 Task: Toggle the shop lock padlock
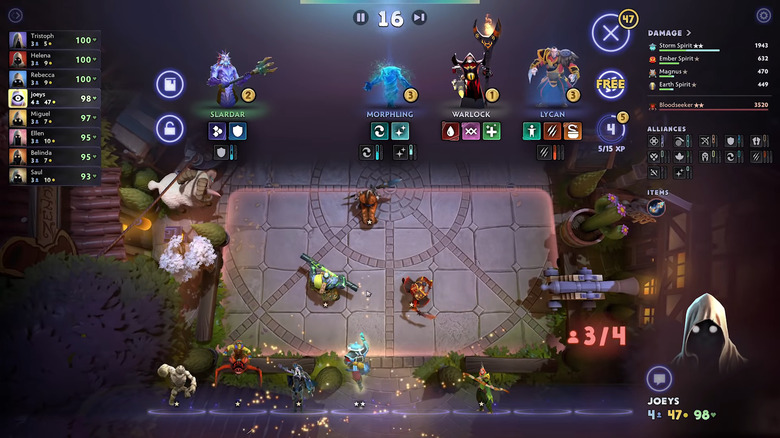point(170,128)
